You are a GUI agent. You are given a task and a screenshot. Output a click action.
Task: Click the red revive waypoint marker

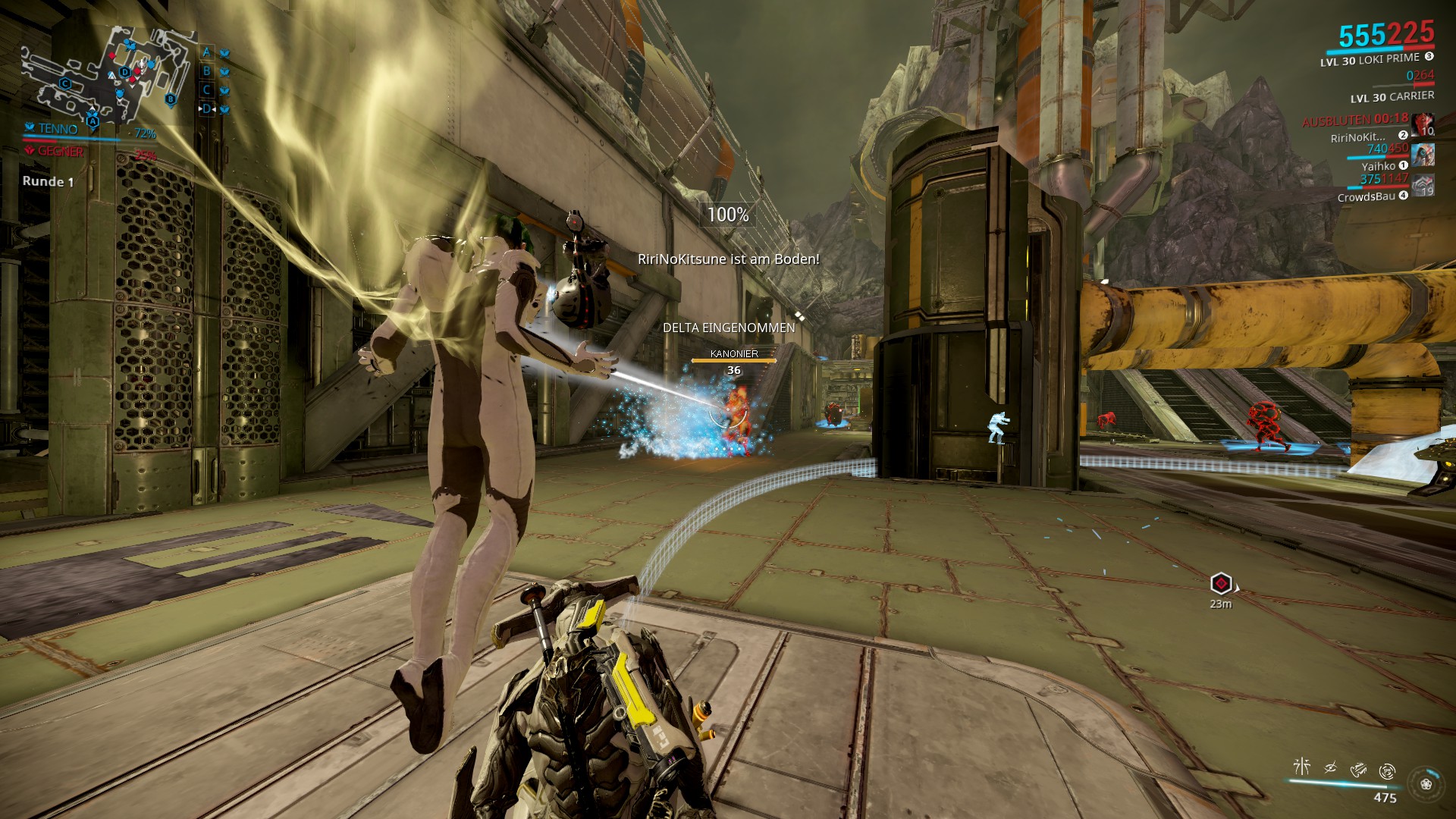(x=1221, y=583)
